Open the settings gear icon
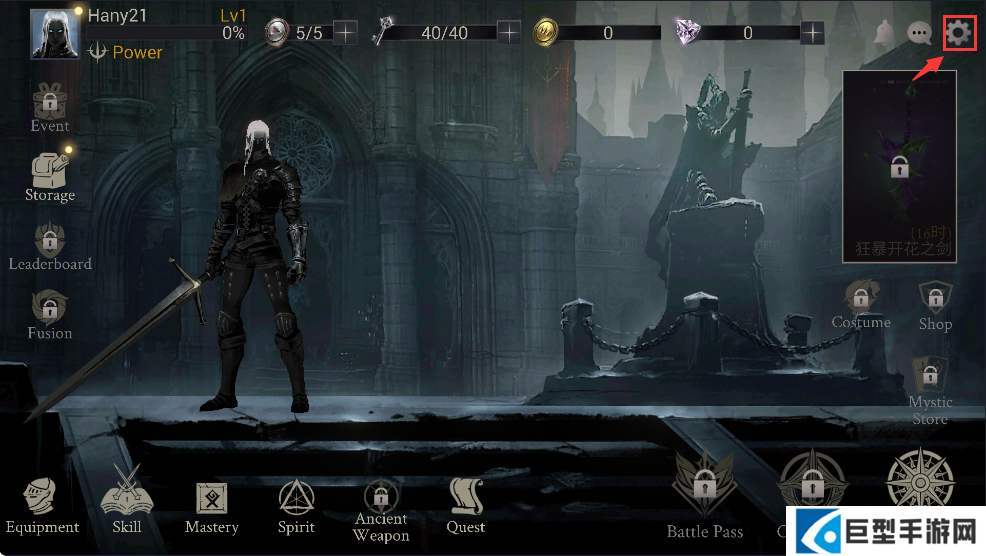 [x=958, y=34]
